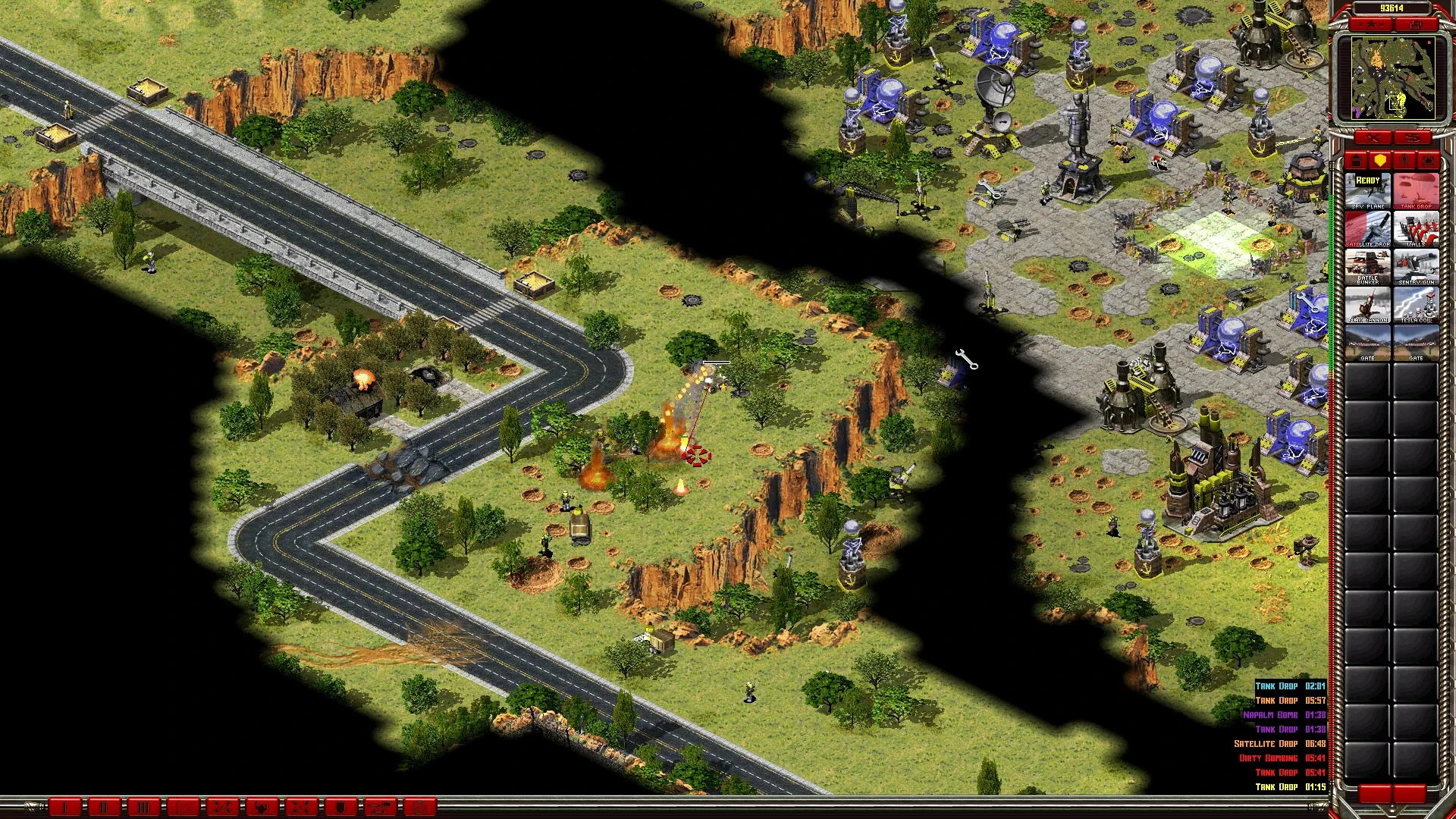This screenshot has width=1456, height=819.
Task: Open the defenses shield tab
Action: pos(1380,161)
